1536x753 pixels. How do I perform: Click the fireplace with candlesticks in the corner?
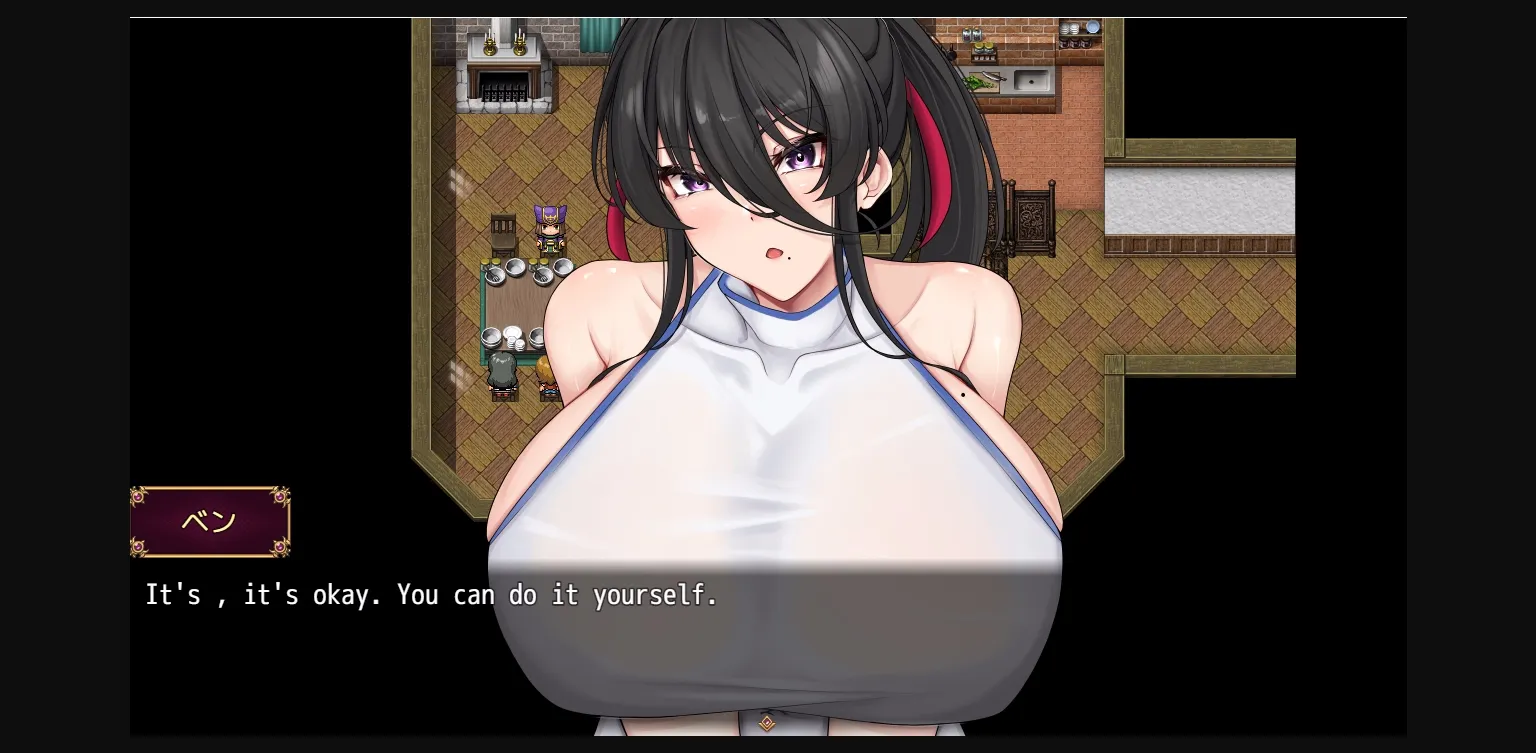(503, 60)
